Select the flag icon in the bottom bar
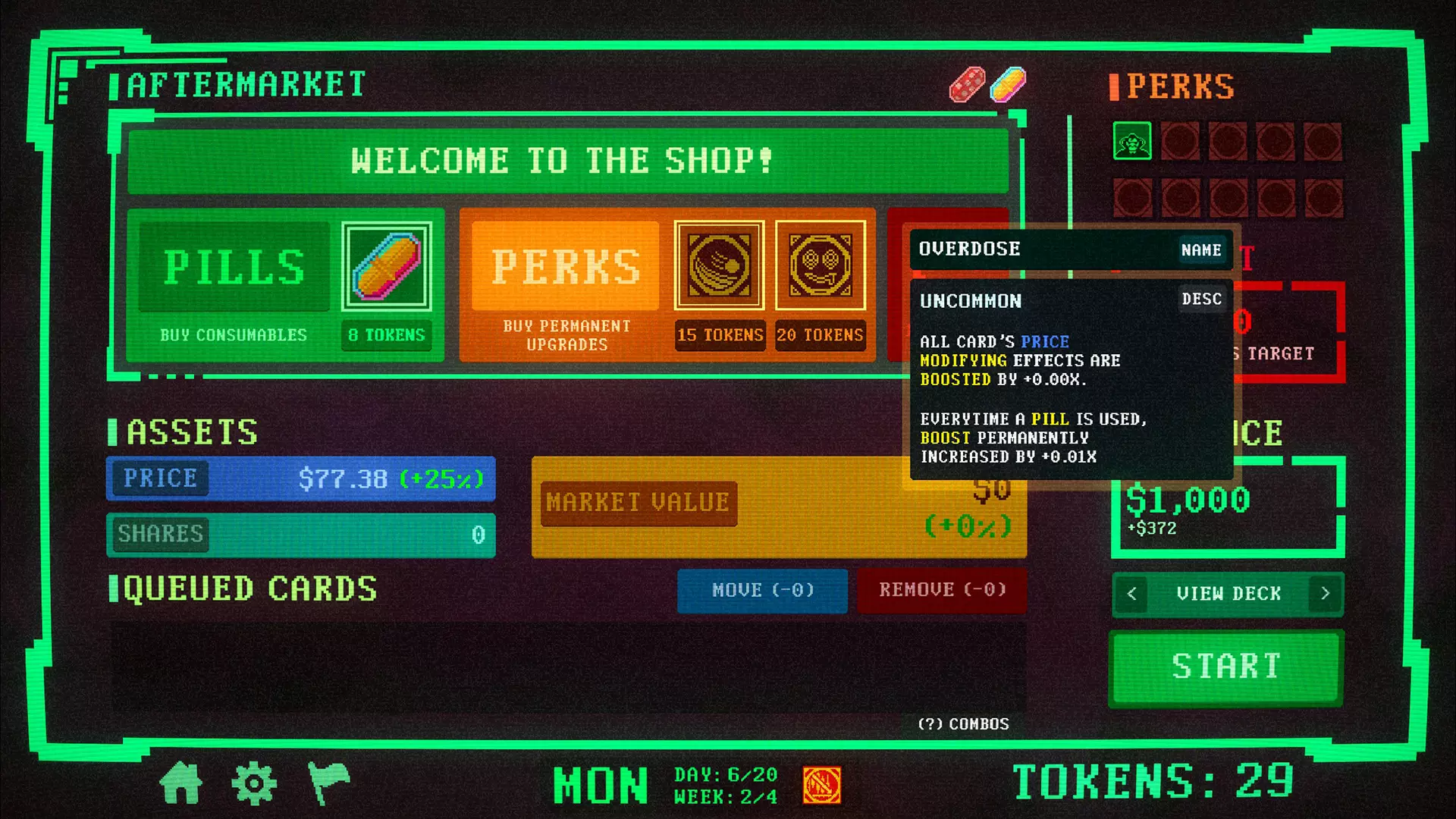The width and height of the screenshot is (1456, 819). (x=328, y=783)
